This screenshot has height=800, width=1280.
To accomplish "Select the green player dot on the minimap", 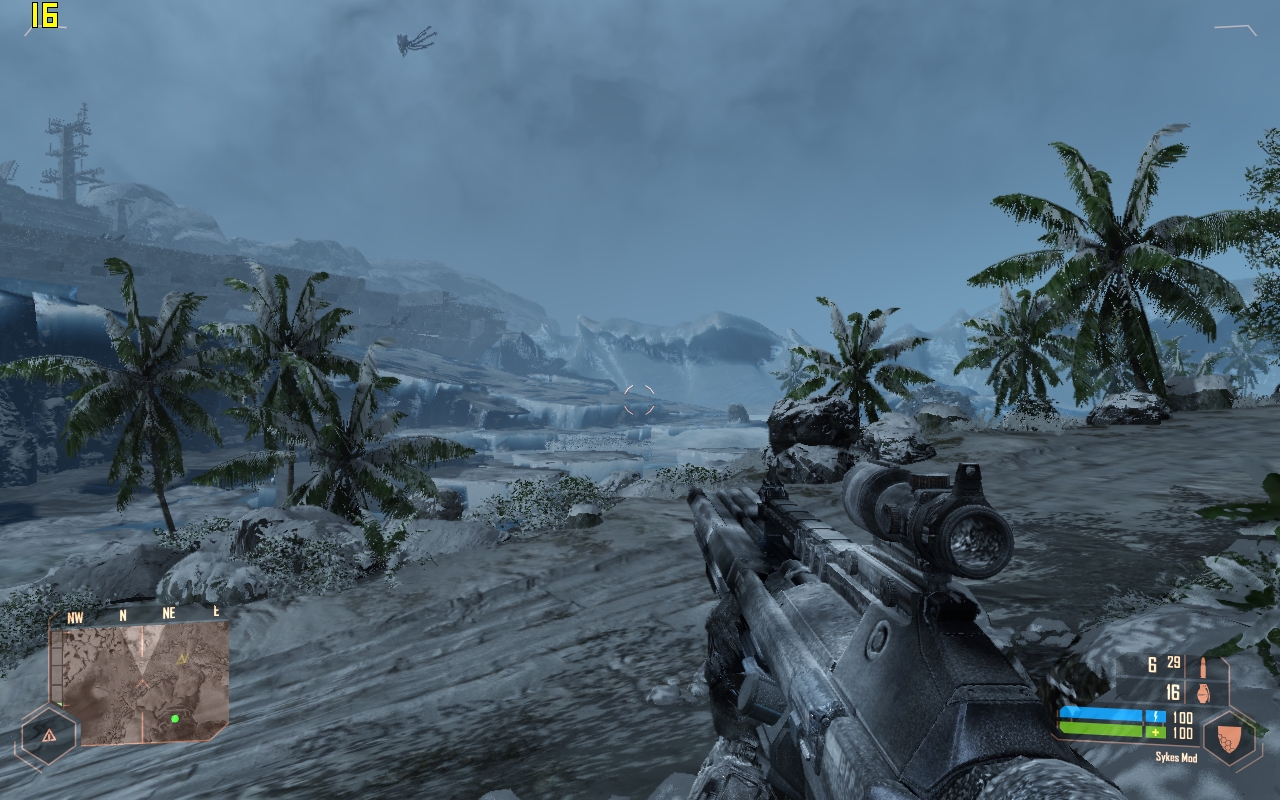I will point(175,719).
